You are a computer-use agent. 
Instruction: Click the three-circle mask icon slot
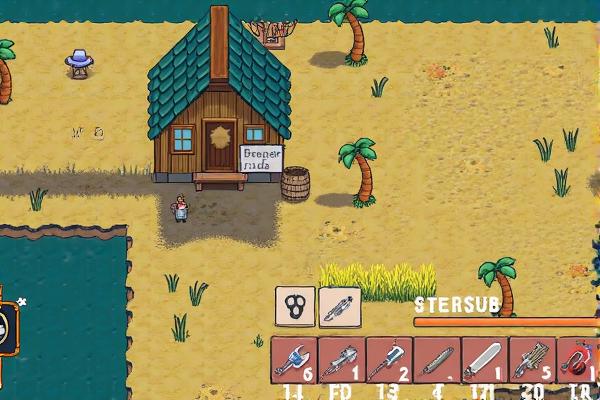295,307
